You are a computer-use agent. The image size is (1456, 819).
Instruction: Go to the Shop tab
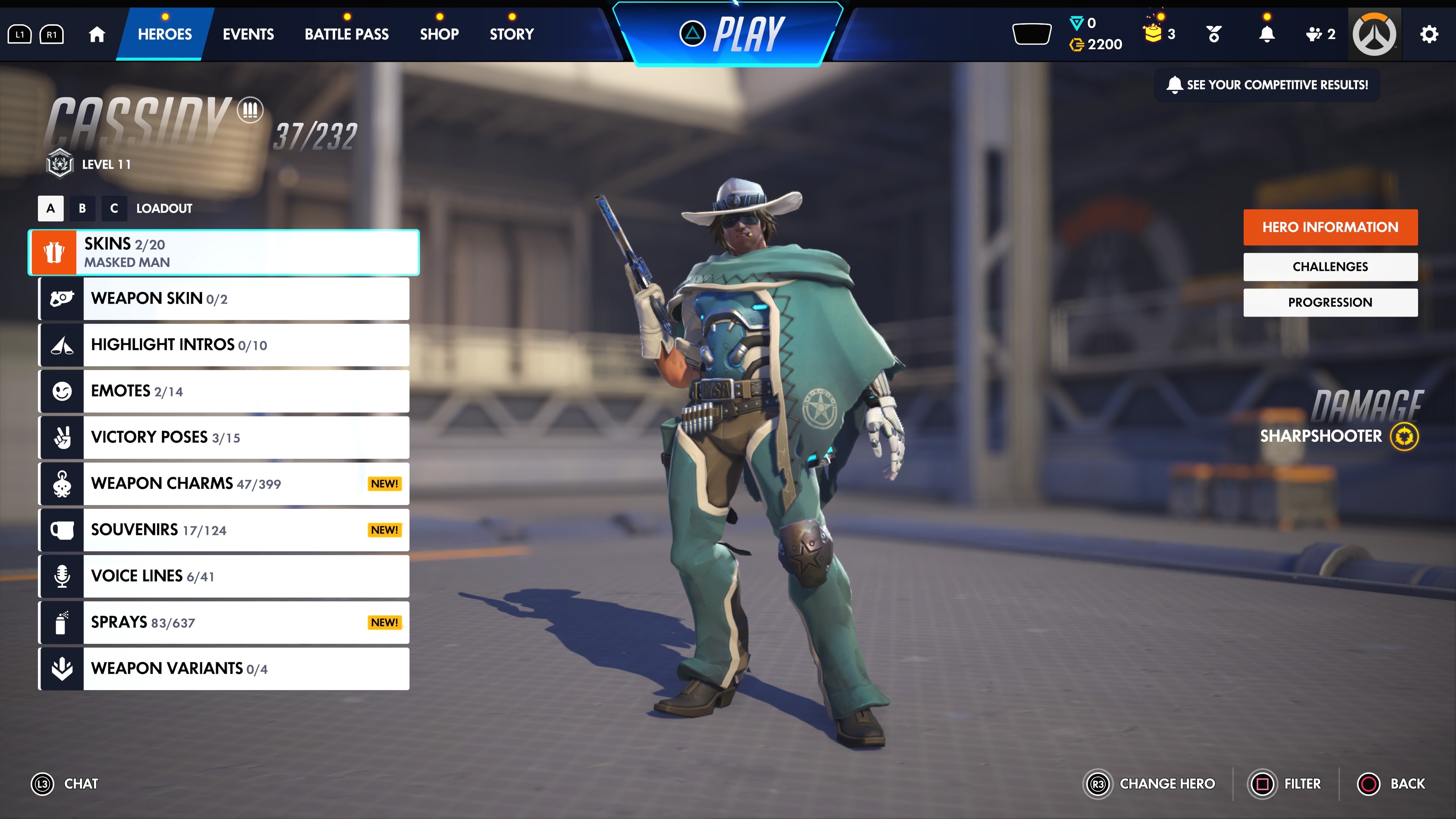pyautogui.click(x=439, y=35)
